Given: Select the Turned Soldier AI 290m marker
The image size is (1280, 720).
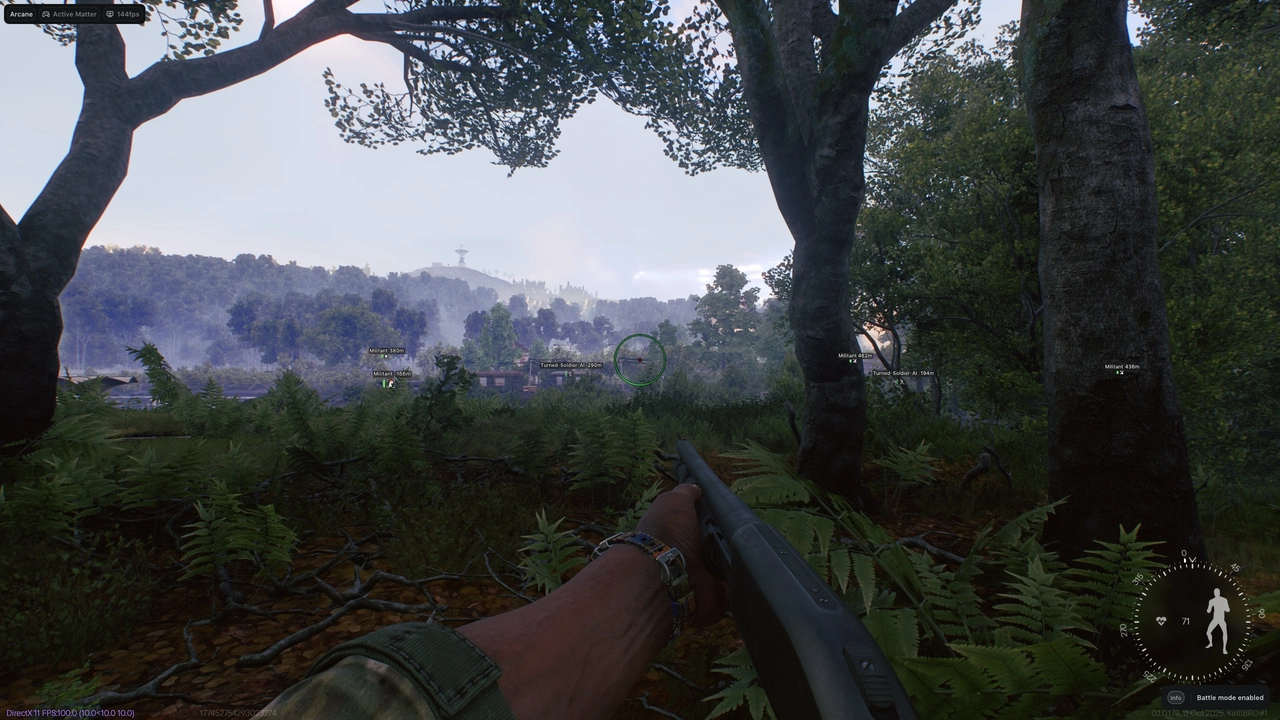Looking at the screenshot, I should (570, 365).
